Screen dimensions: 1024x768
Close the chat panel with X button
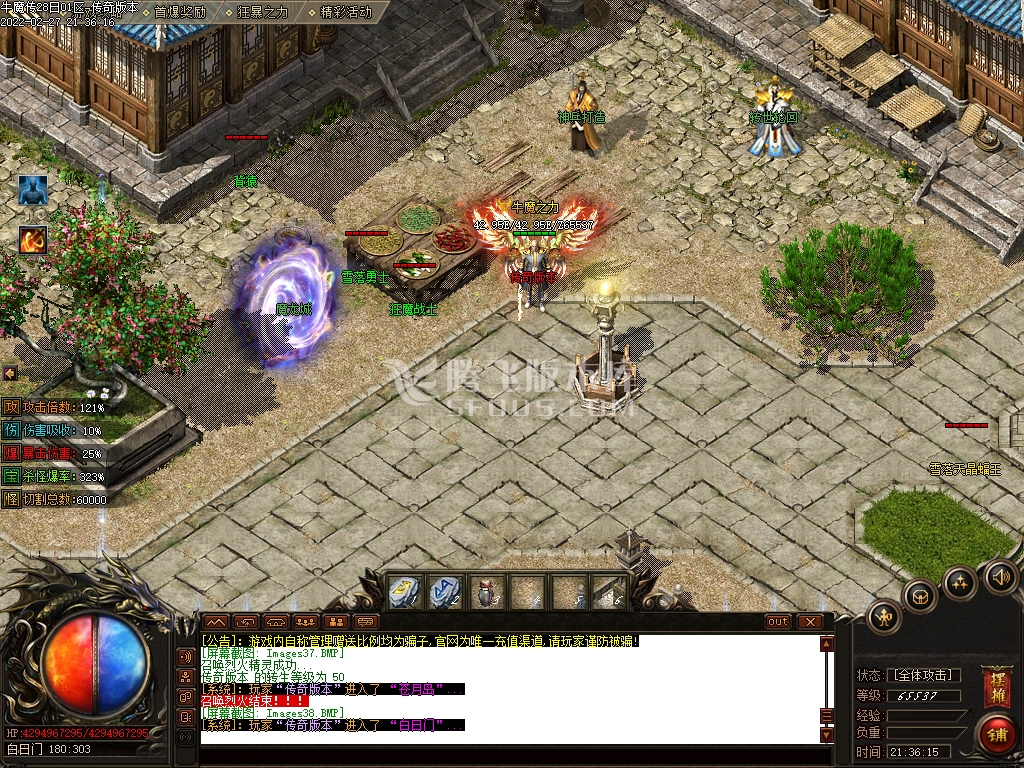point(809,621)
